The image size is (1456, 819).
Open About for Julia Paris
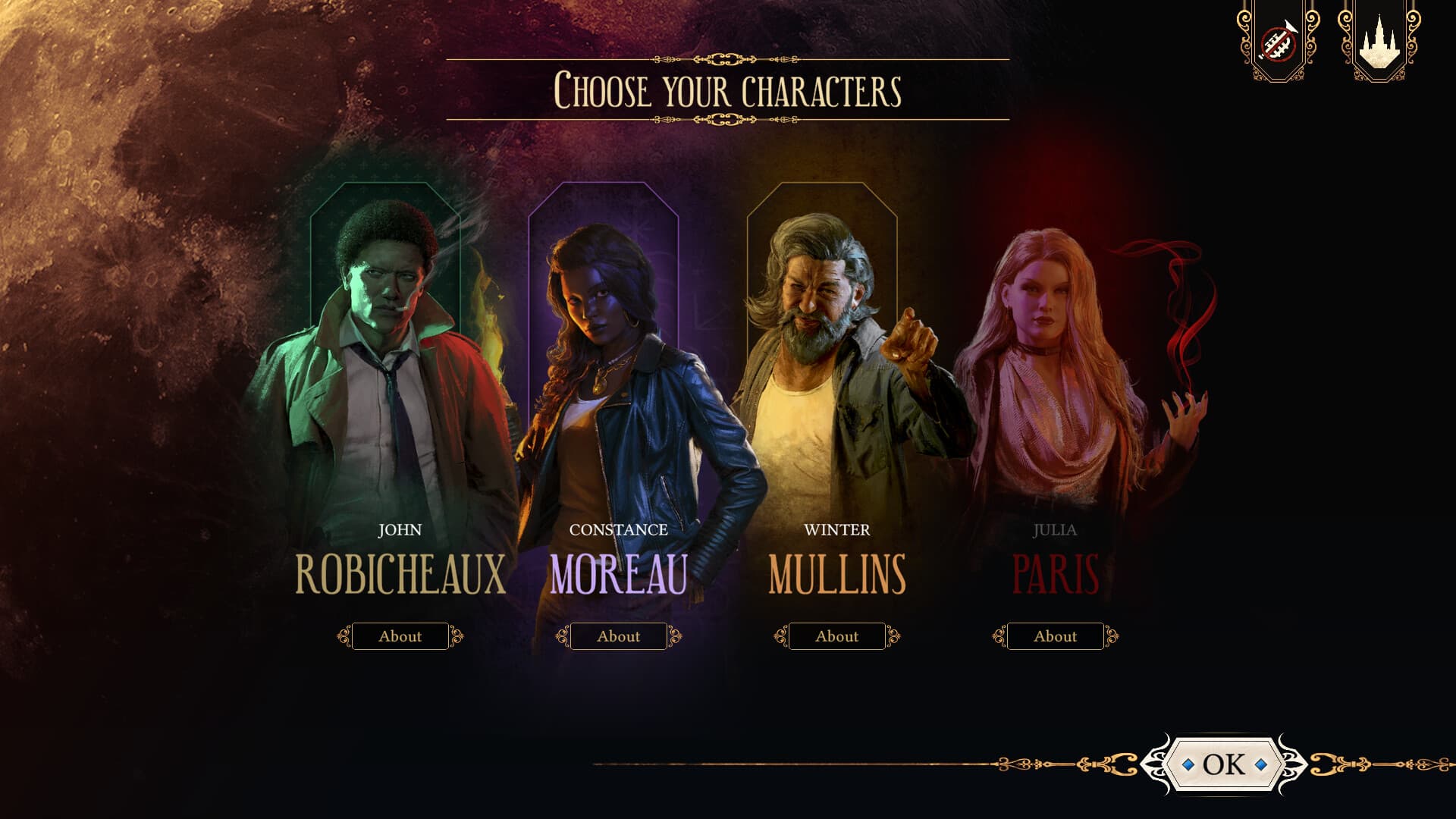coord(1056,636)
